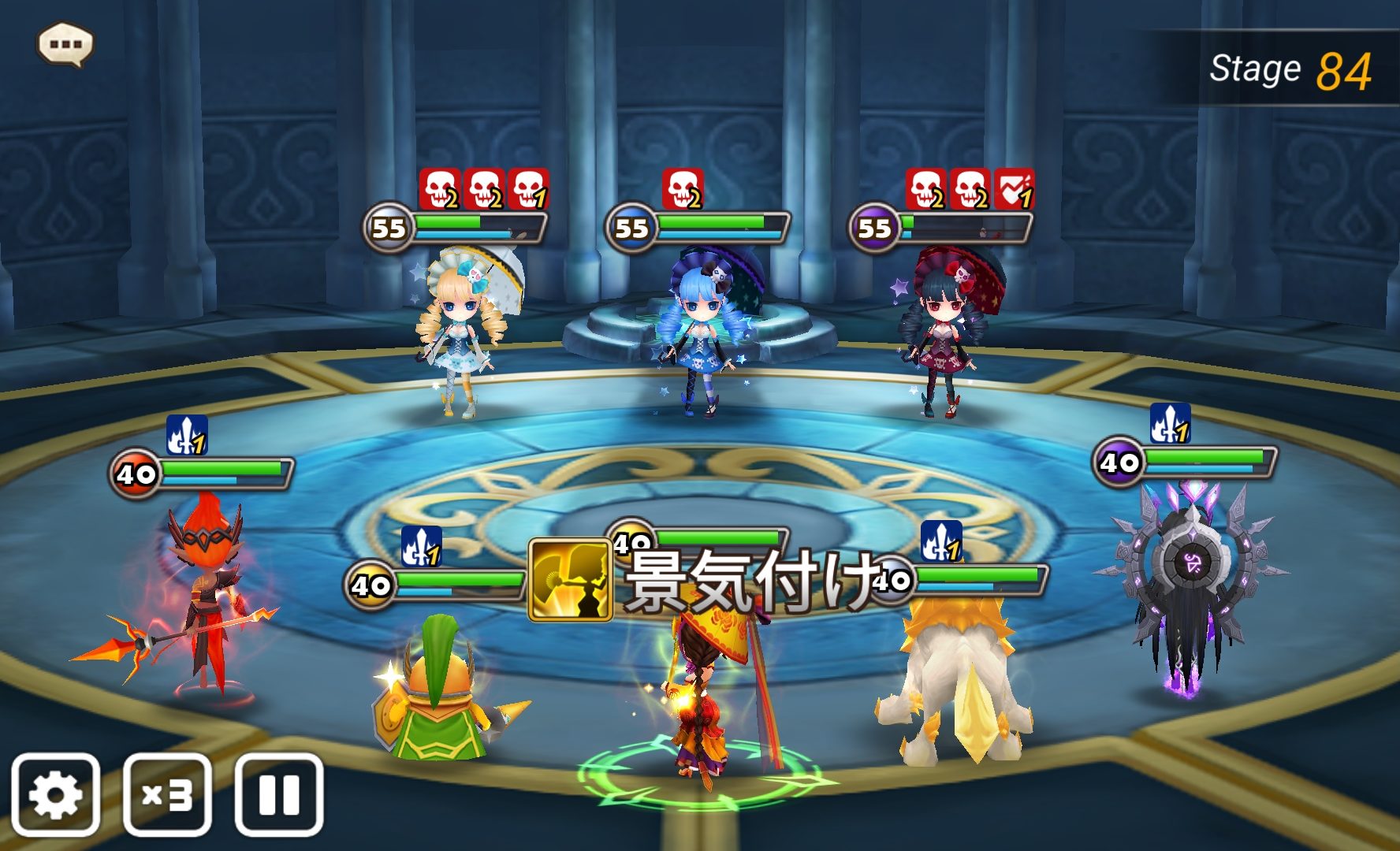Click the health bar of the middle enemy
Viewport: 1400px width, 851px height.
click(x=725, y=226)
